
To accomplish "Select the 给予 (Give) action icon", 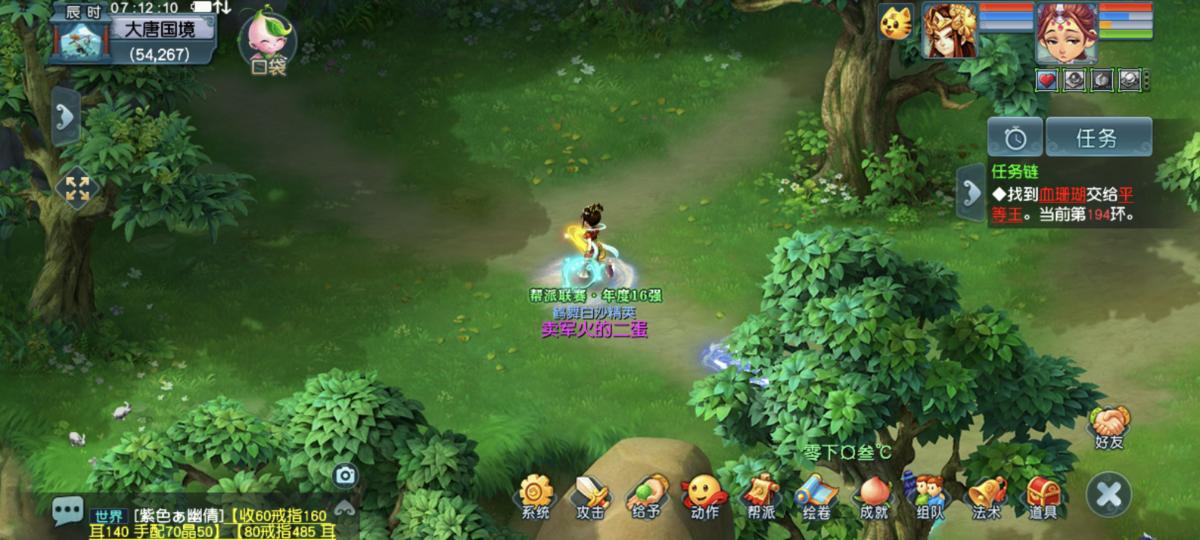I will 646,495.
